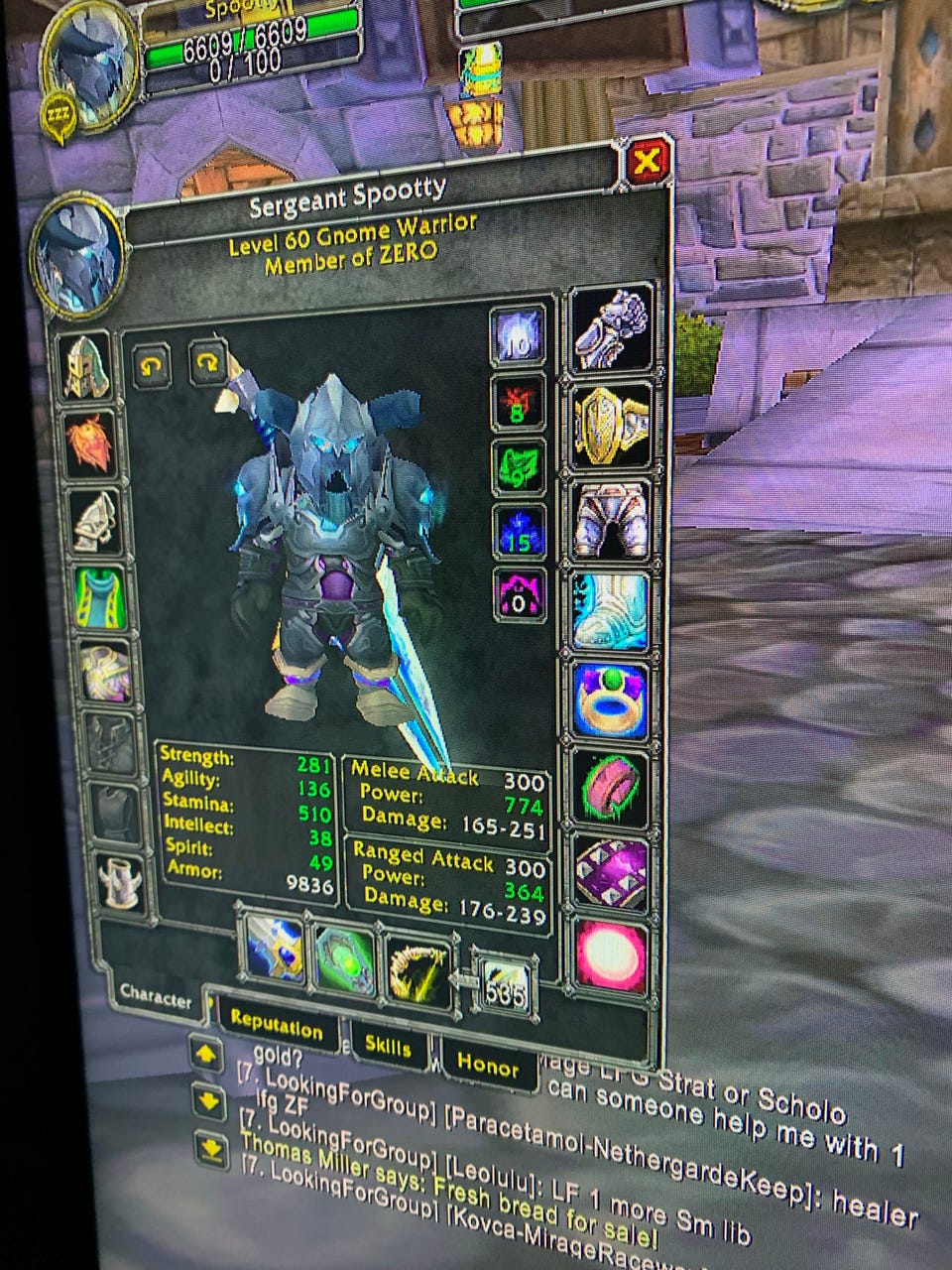Click the glowing pink orb trinket

click(611, 954)
